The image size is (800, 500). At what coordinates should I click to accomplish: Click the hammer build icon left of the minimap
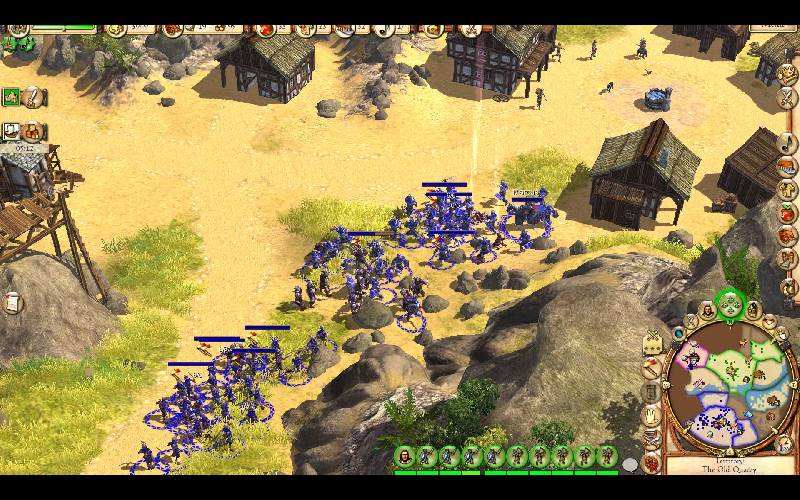(652, 366)
